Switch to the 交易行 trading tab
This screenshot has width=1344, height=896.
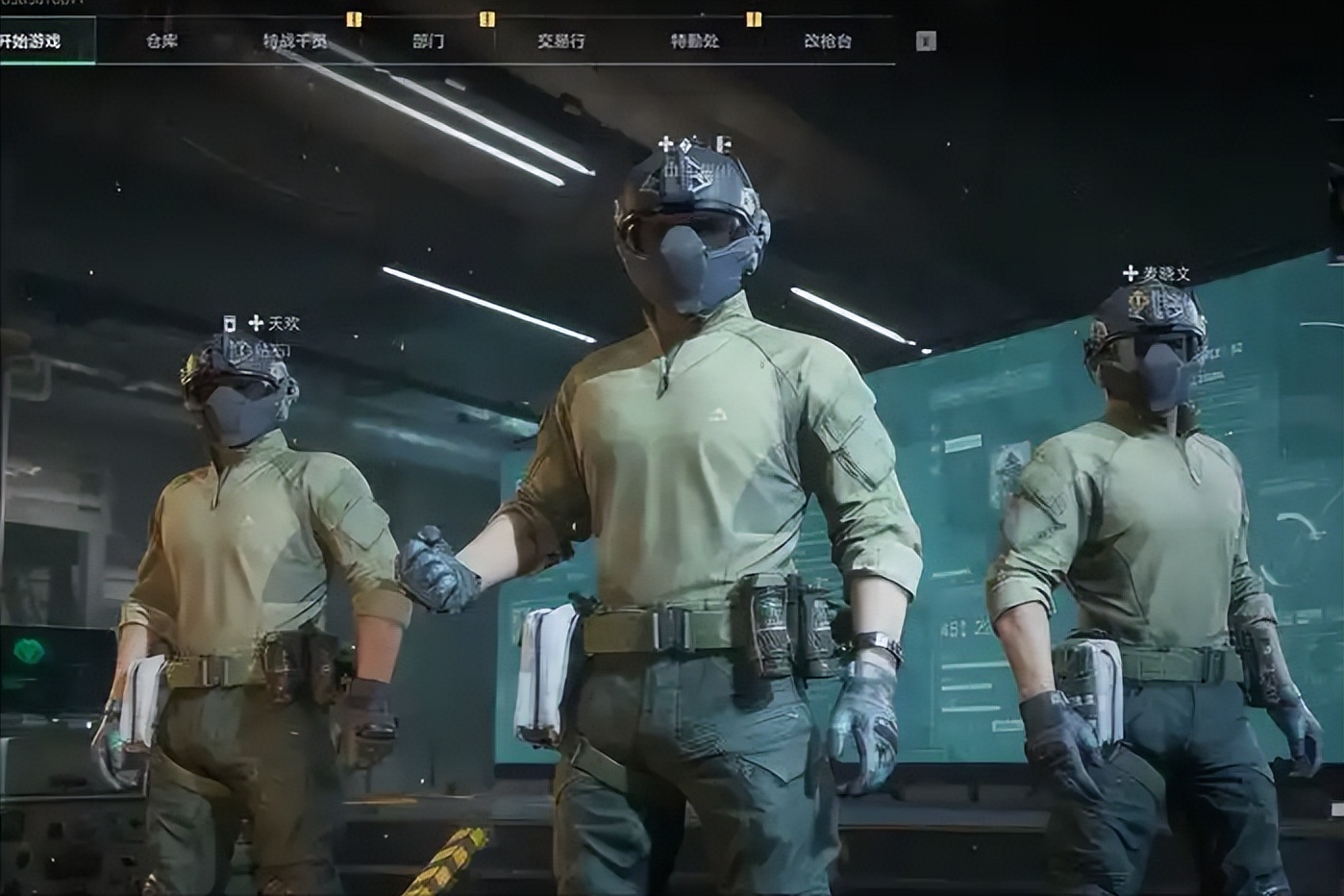point(560,41)
